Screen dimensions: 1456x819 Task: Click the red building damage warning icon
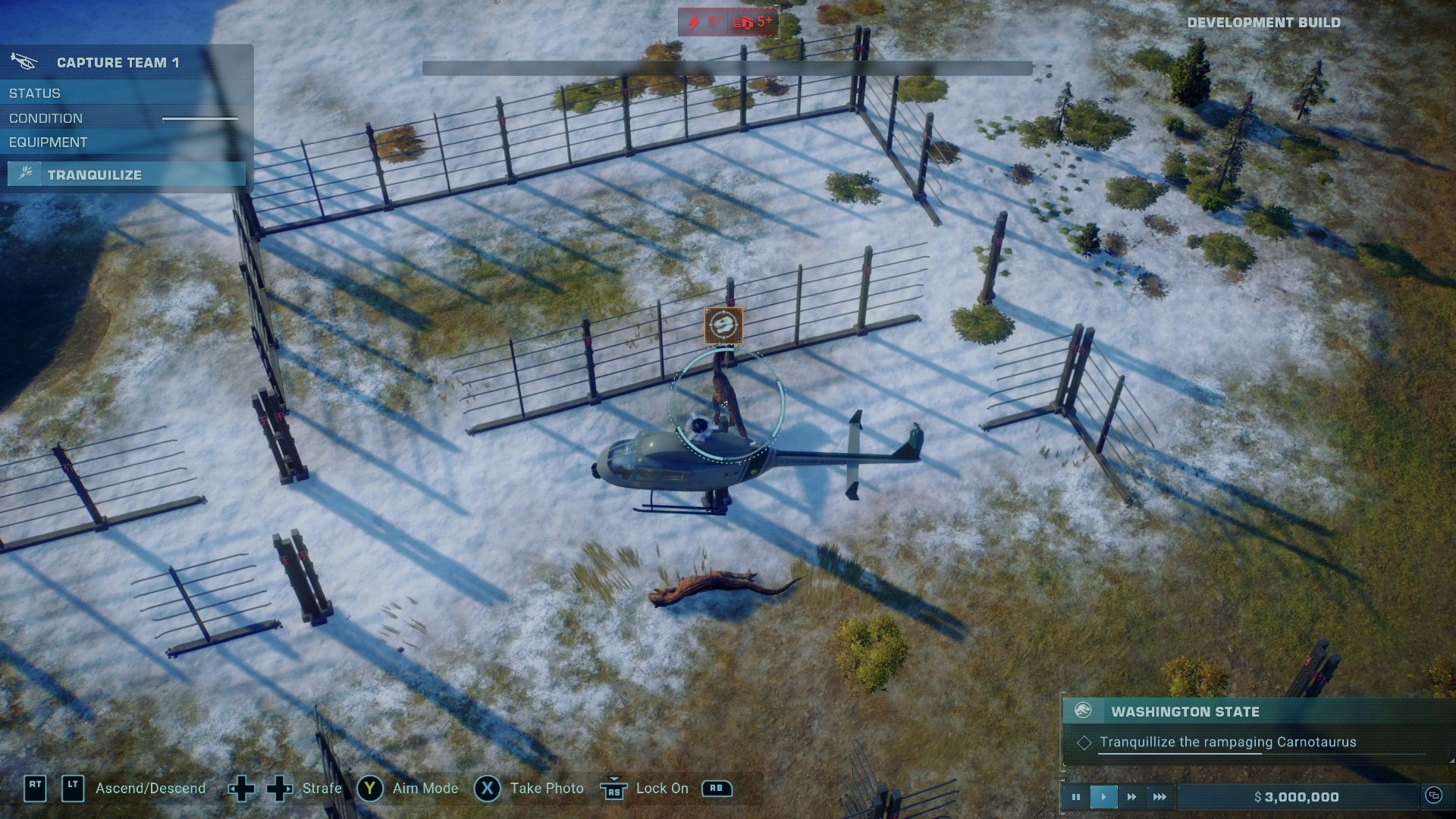(744, 22)
